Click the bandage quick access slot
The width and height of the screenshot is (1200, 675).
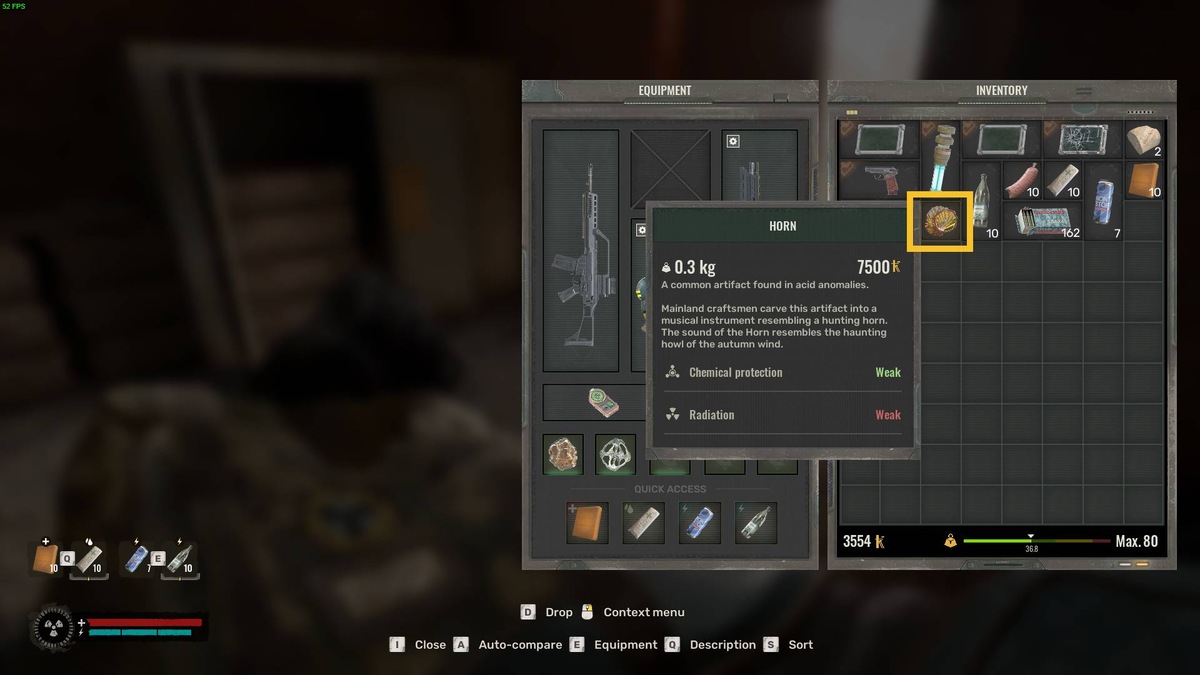[643, 523]
